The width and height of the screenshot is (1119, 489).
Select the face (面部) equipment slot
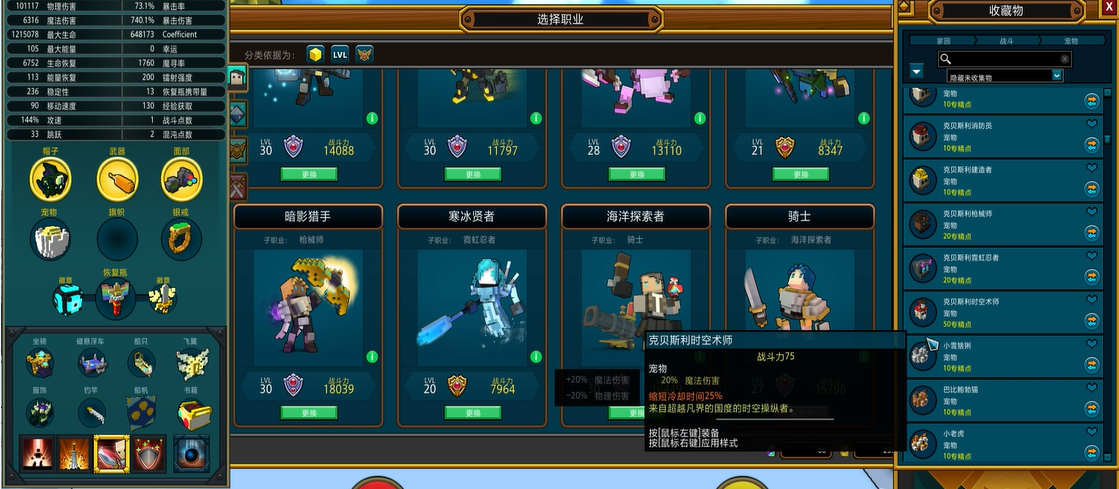[181, 180]
